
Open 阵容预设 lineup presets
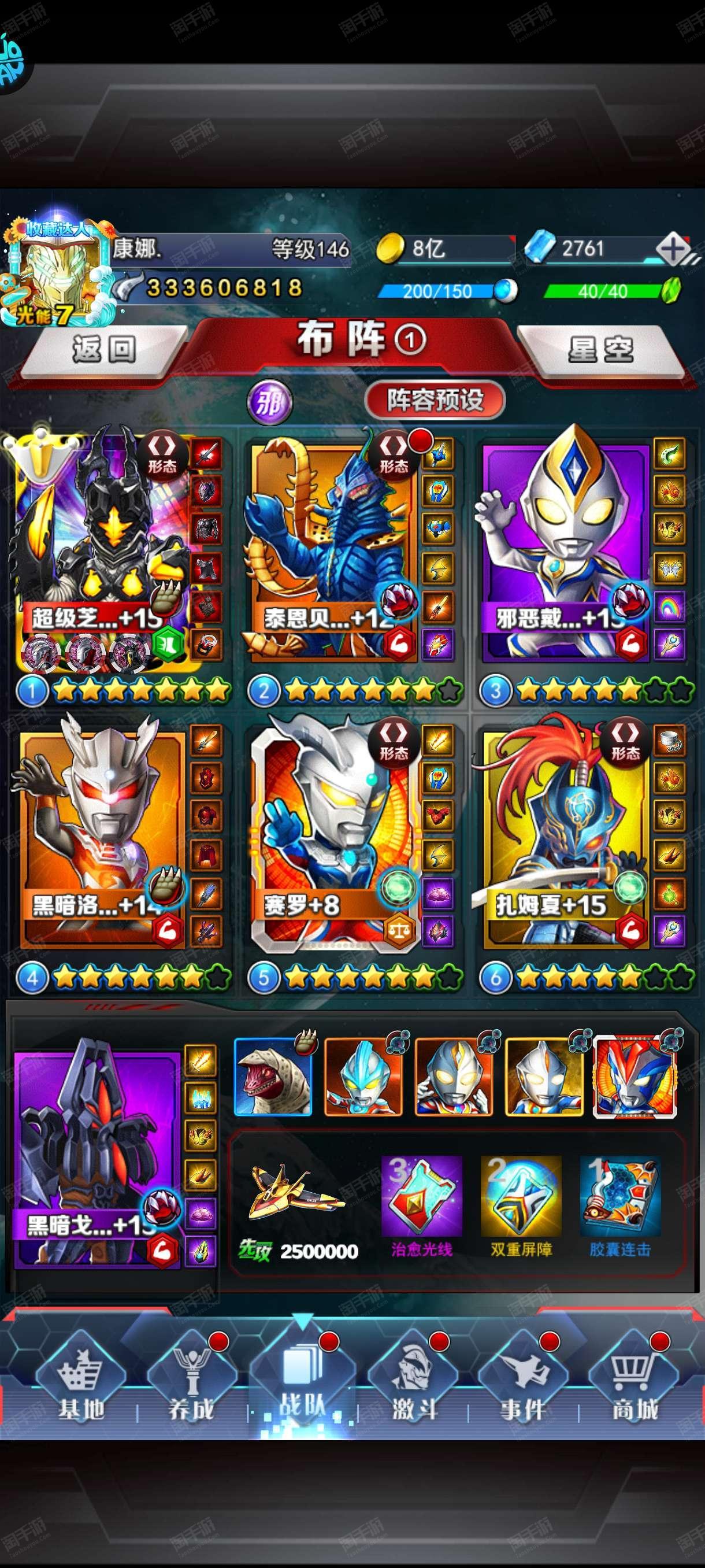pyautogui.click(x=435, y=401)
